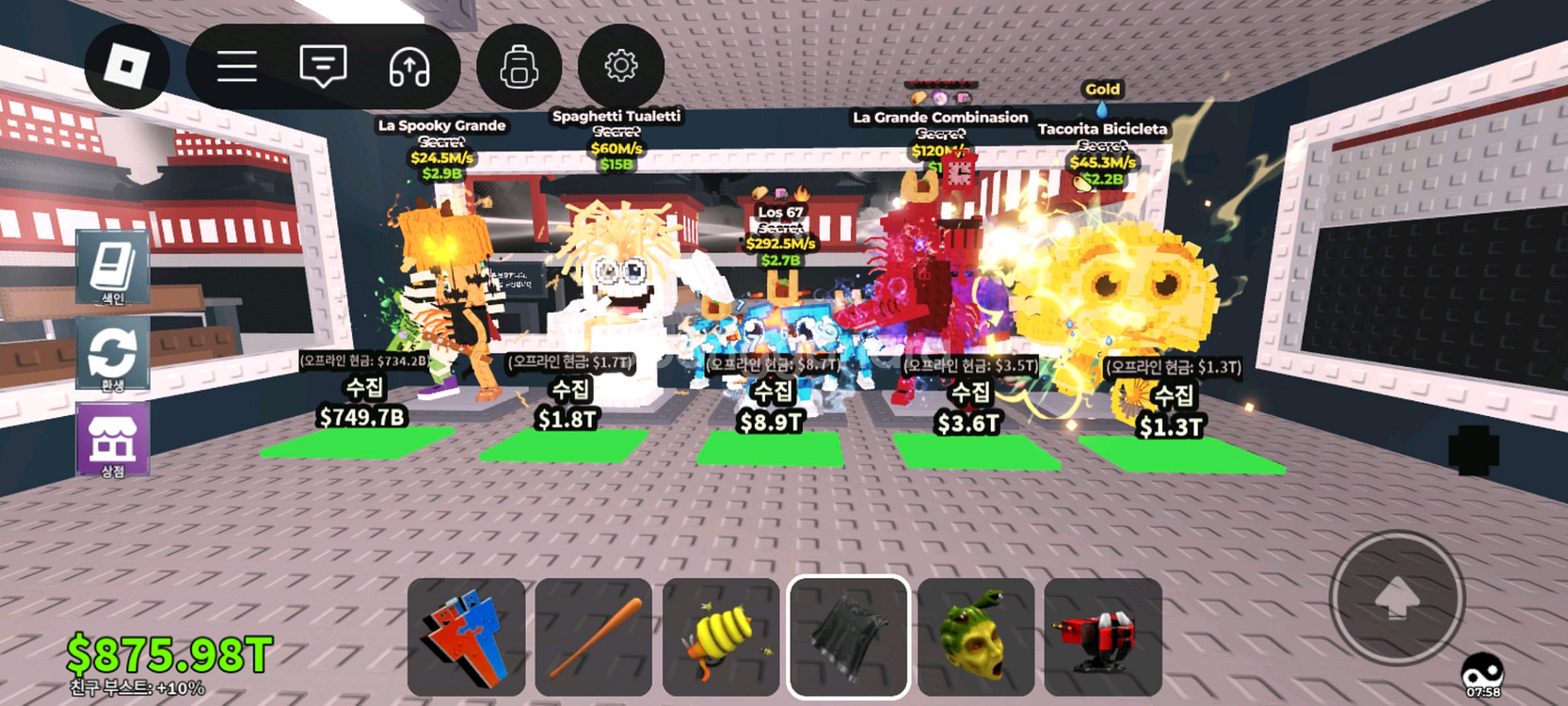This screenshot has height=706, width=1568.
Task: Tap the headphones audio icon
Action: point(409,67)
